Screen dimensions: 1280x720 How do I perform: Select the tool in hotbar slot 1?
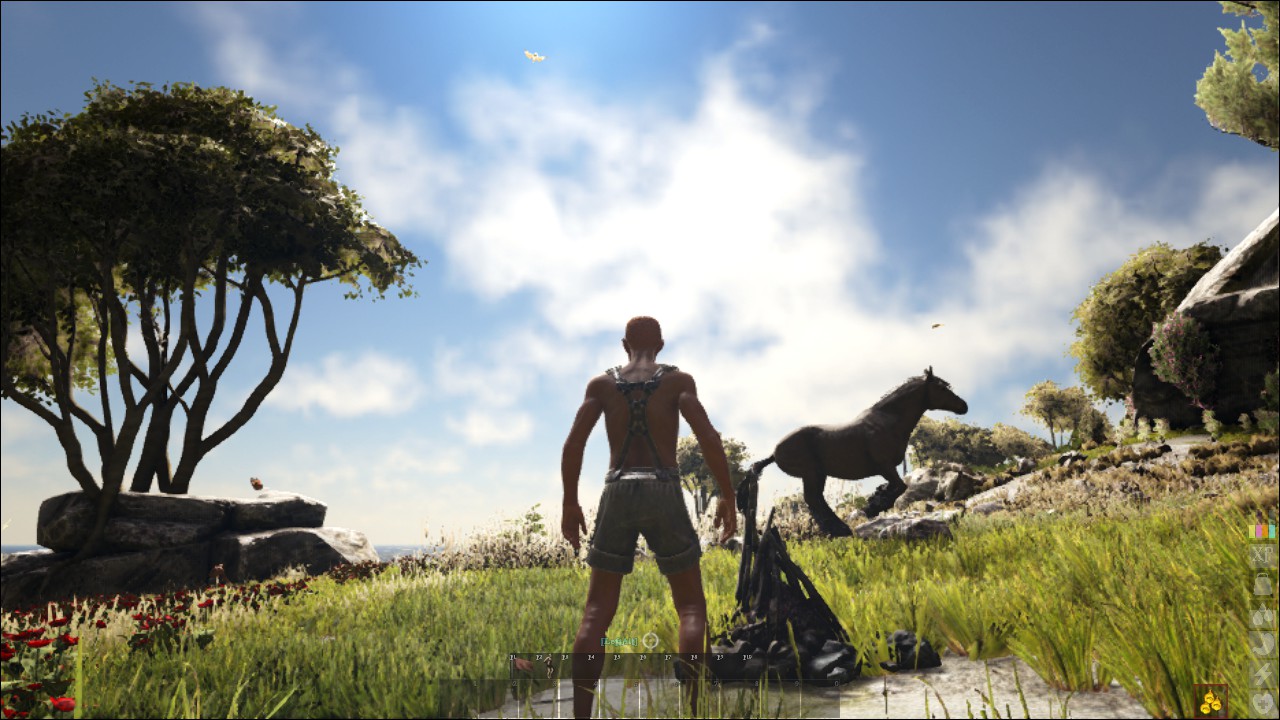pos(522,668)
